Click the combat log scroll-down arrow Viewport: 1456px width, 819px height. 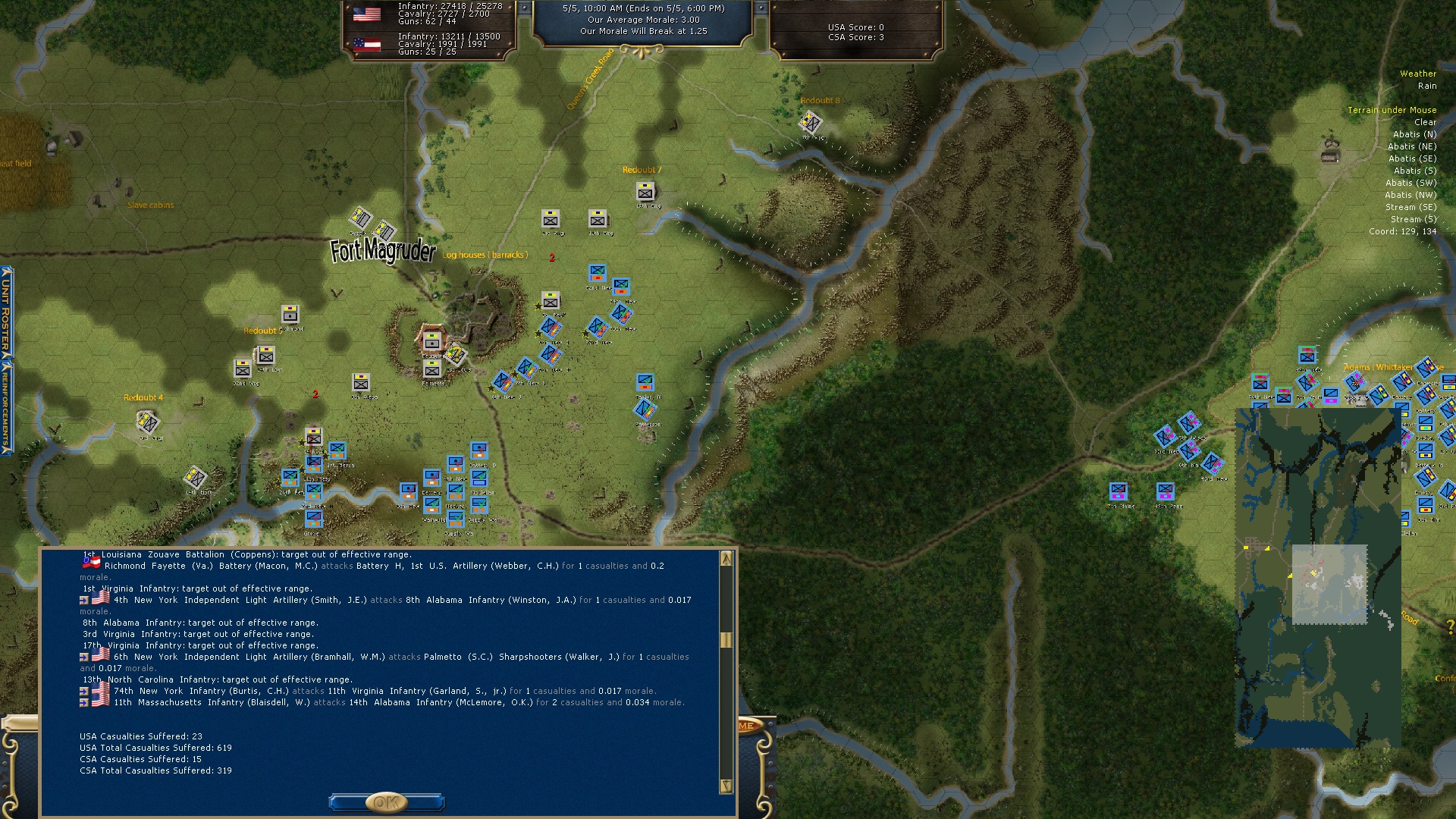click(x=726, y=786)
